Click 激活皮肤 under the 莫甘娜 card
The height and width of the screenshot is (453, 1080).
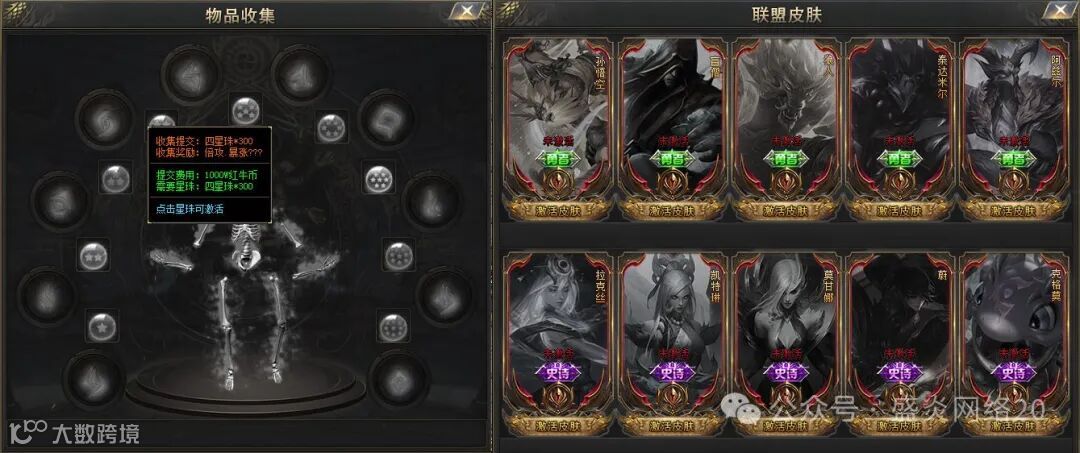[x=785, y=422]
